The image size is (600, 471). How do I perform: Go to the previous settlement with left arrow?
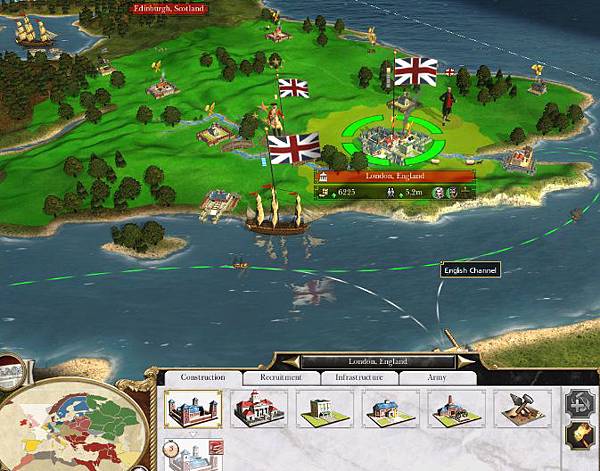pyautogui.click(x=292, y=361)
